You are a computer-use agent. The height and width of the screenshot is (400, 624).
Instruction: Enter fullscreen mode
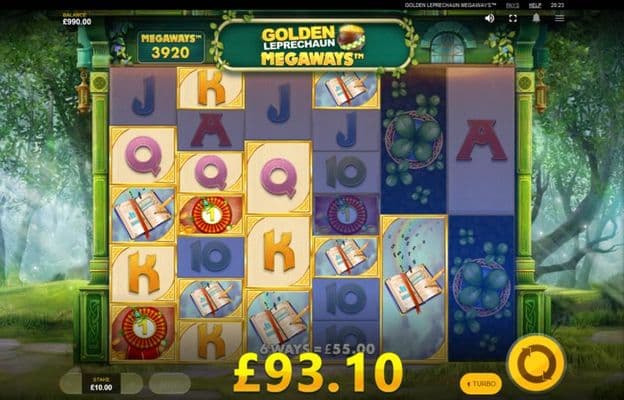[x=512, y=18]
